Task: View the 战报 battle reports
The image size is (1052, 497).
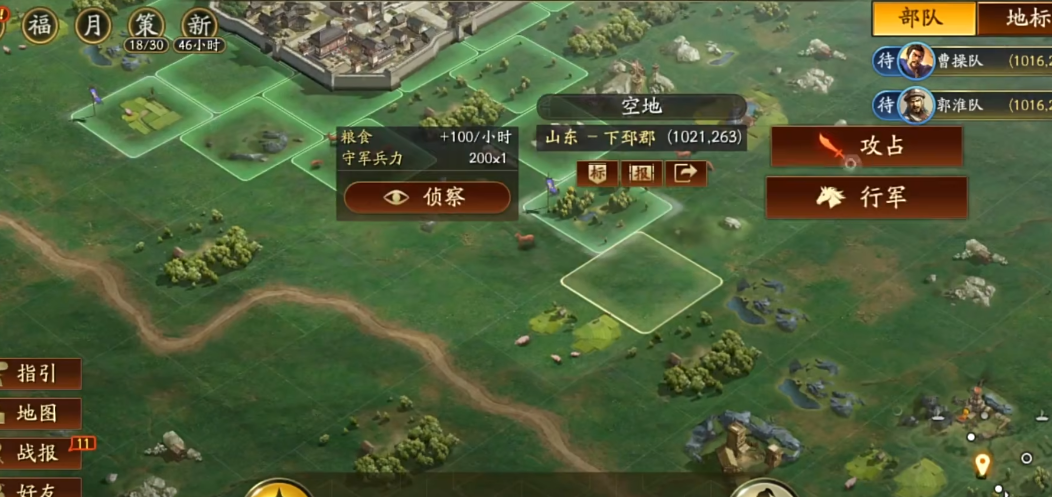Action: pyautogui.click(x=38, y=452)
